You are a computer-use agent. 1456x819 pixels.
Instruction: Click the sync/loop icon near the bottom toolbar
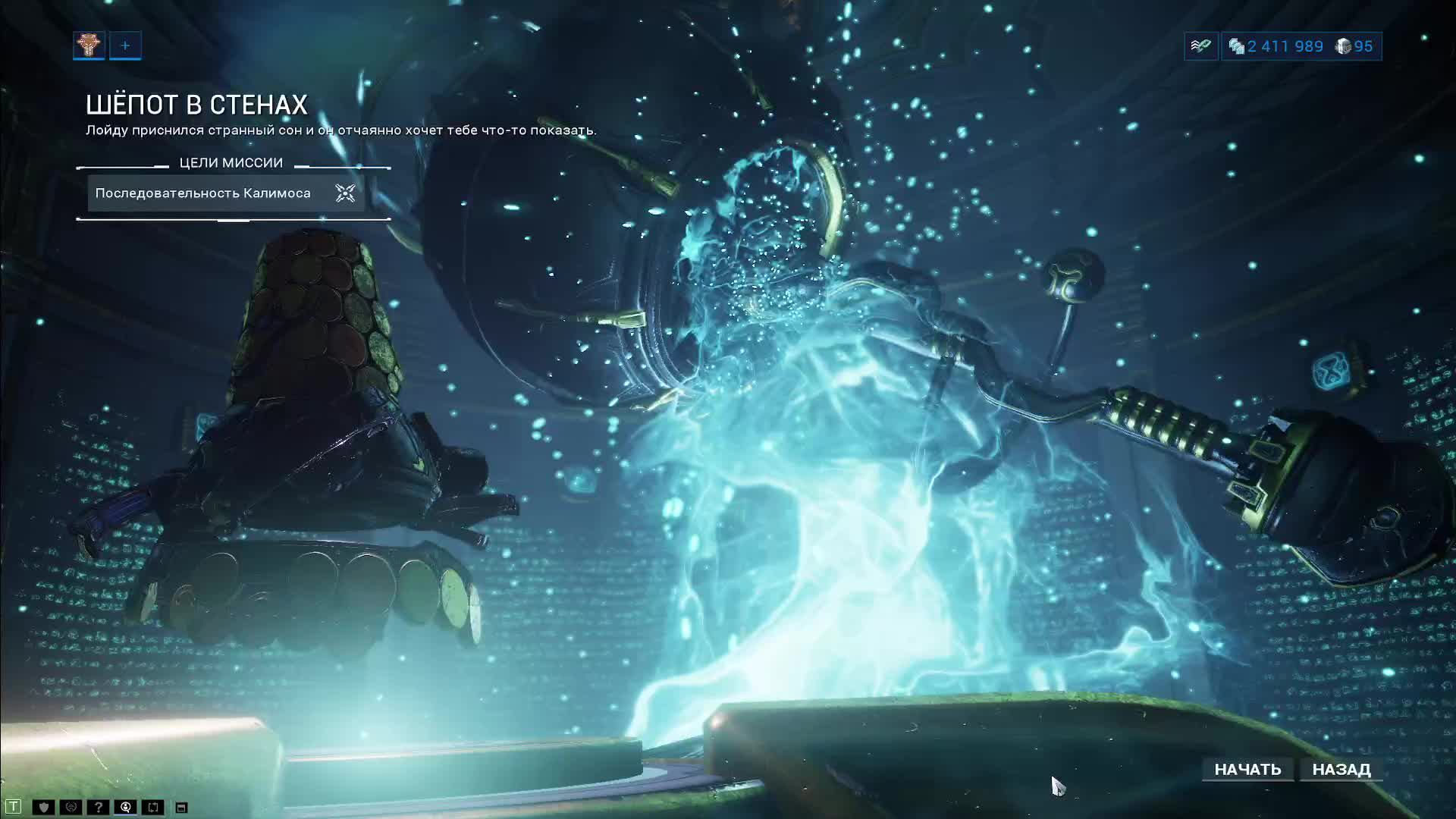tap(152, 806)
